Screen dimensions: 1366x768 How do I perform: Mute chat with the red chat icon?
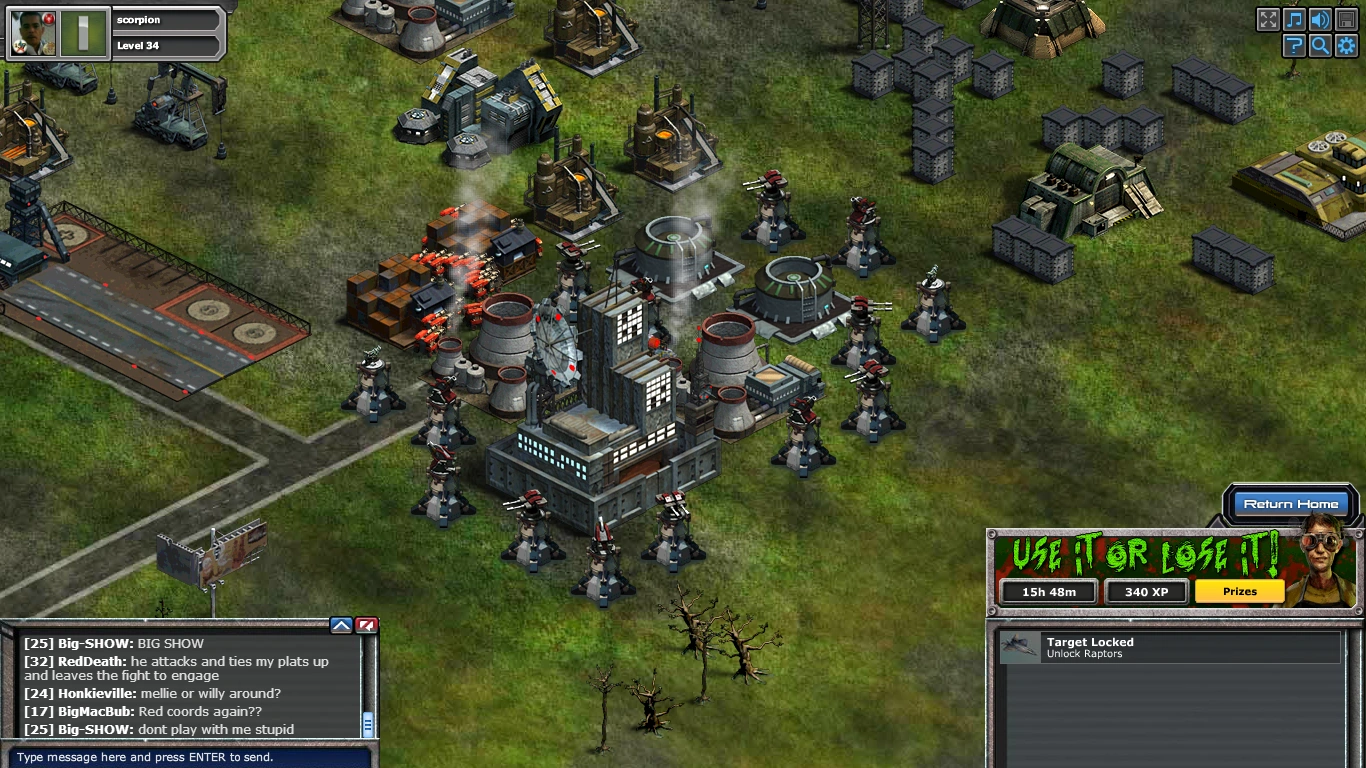[x=365, y=624]
